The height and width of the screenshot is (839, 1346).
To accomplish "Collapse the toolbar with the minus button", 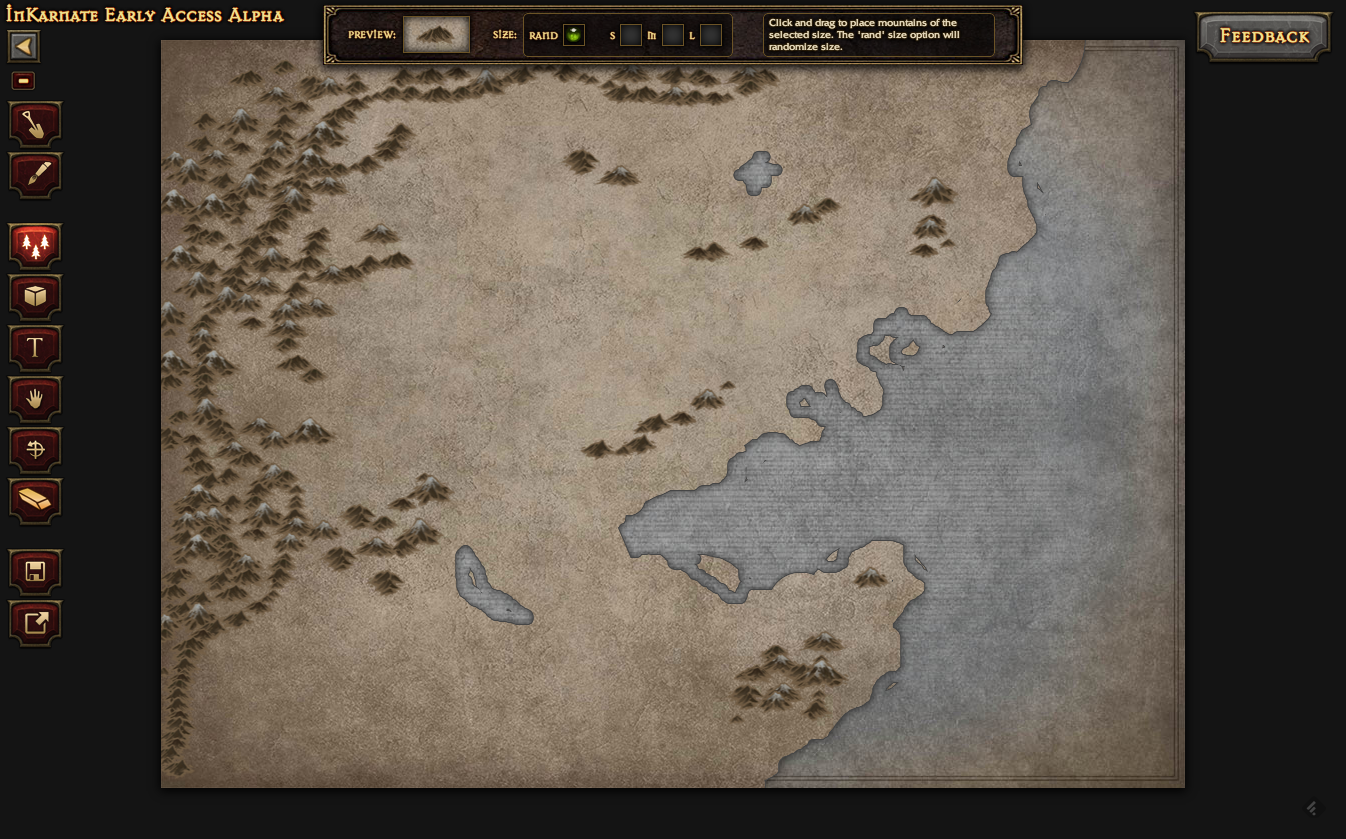I will [x=23, y=81].
